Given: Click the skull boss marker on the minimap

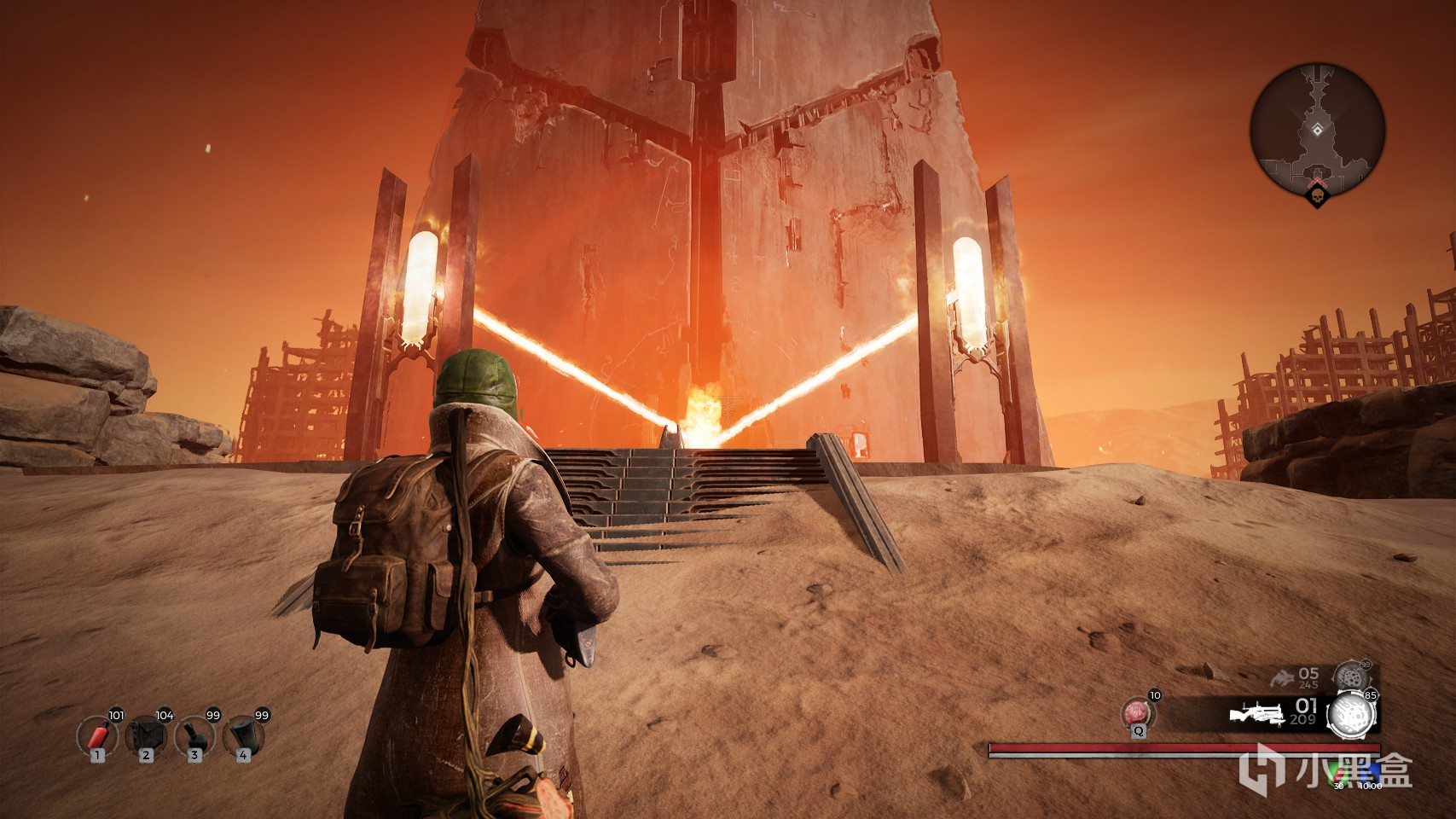Looking at the screenshot, I should coord(1318,198).
